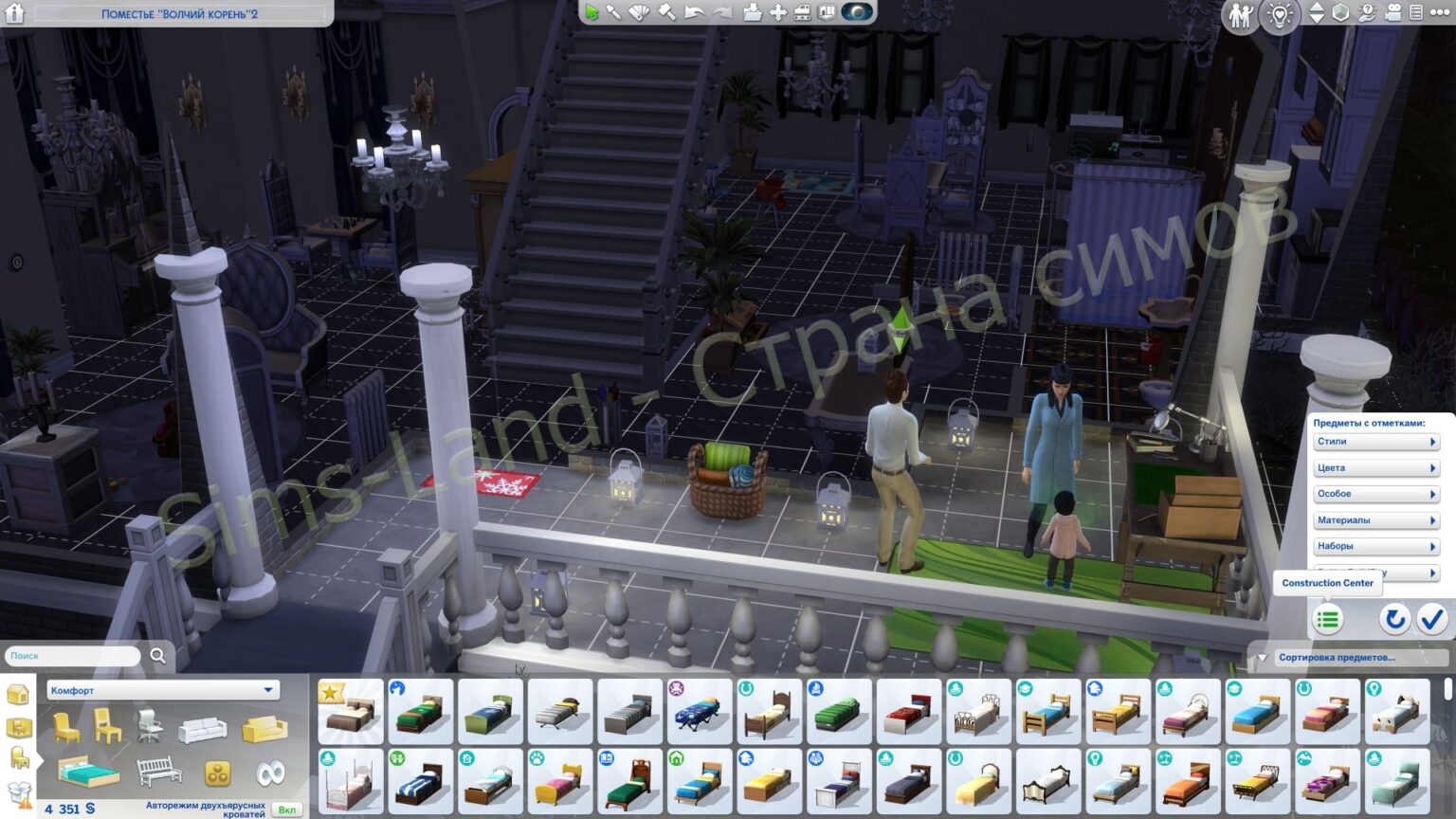Expand the Стили filter
1456x819 pixels.
(1375, 441)
